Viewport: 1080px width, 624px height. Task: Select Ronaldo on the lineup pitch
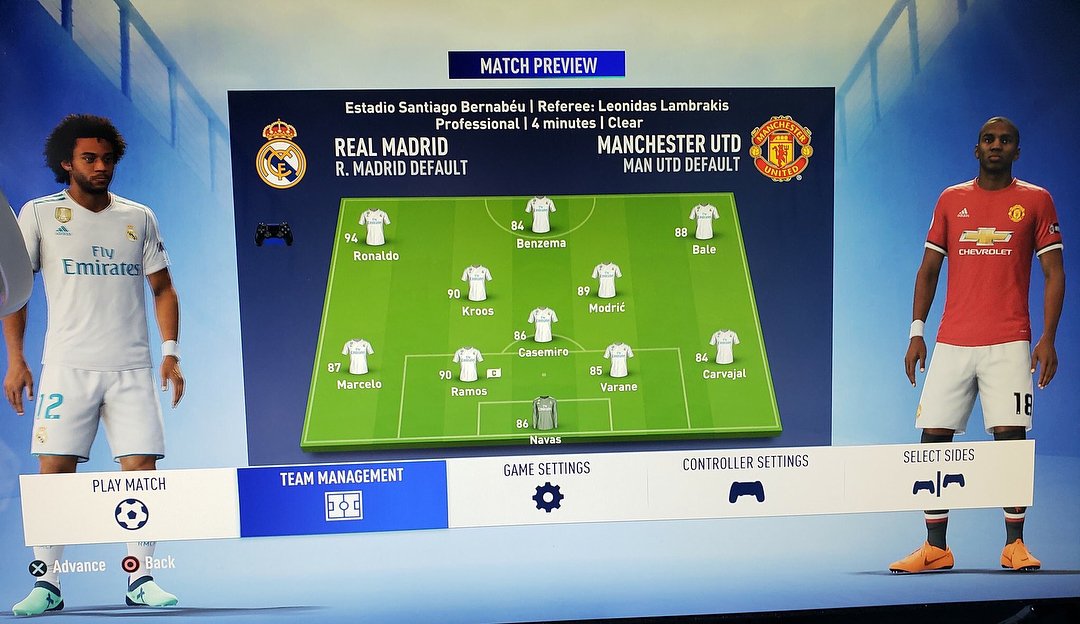pyautogui.click(x=375, y=227)
